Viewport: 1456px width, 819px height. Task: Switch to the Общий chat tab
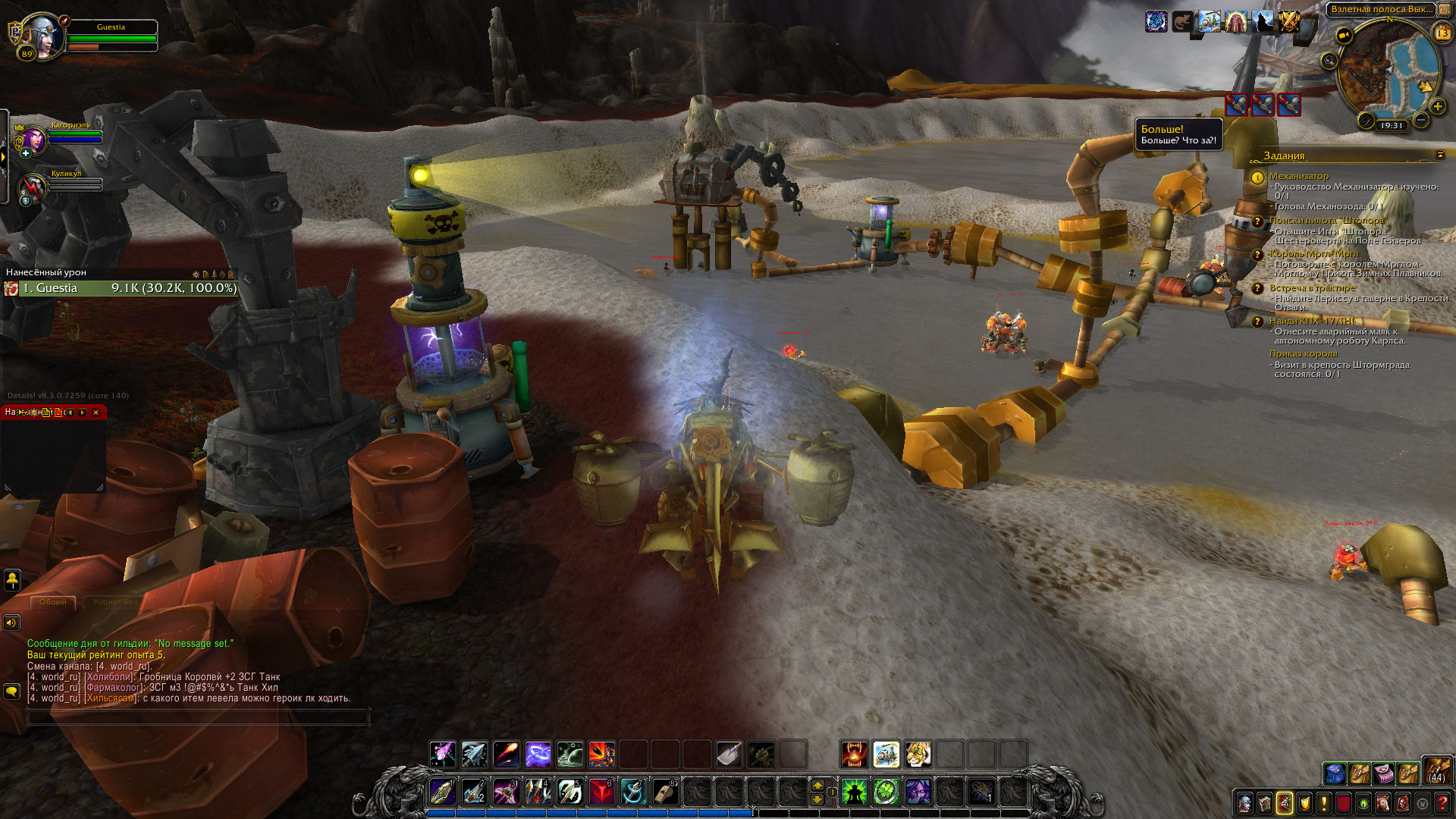pyautogui.click(x=53, y=601)
